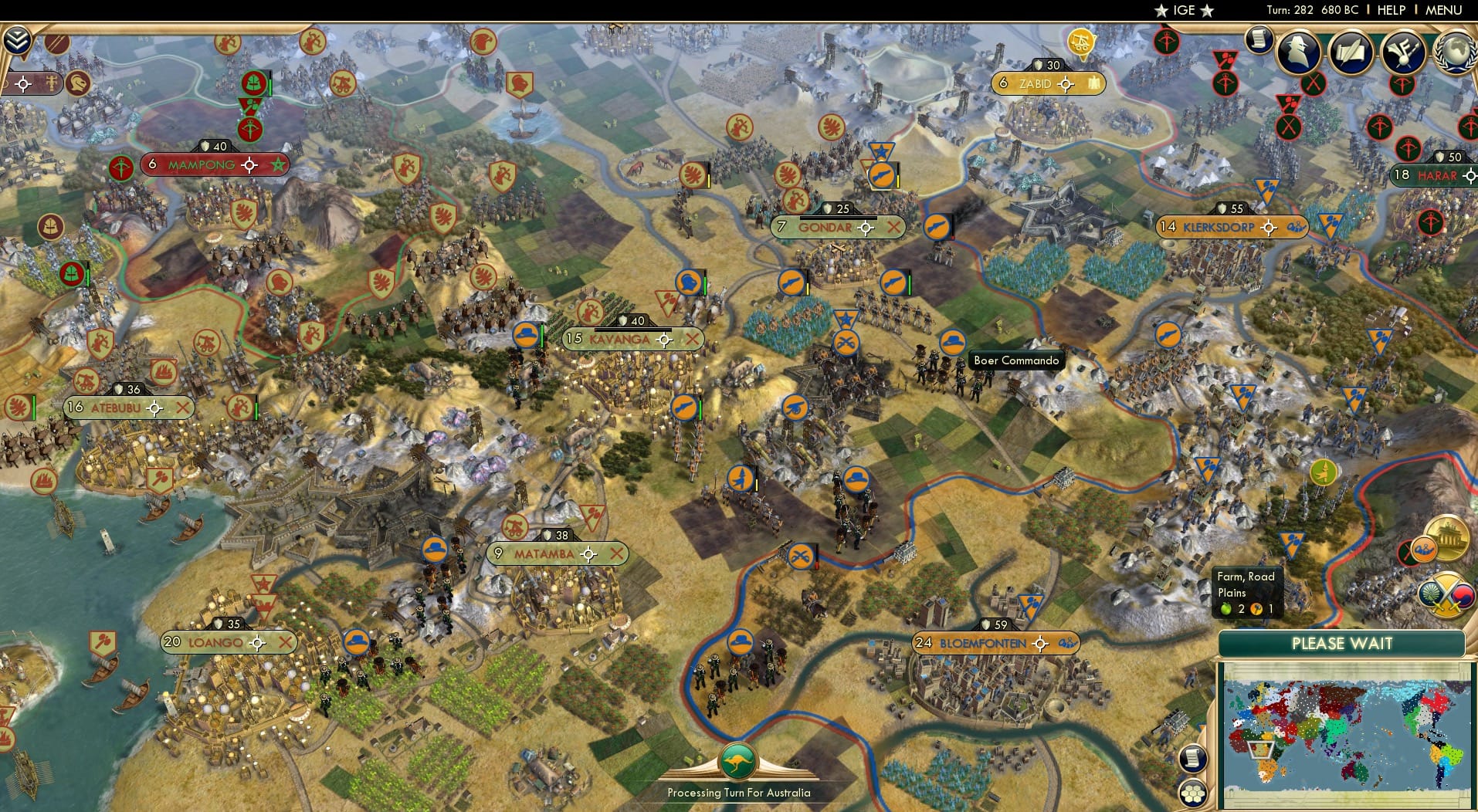Toggle the focus crosshair on Kavanga banner
Image resolution: width=1478 pixels, height=812 pixels.
[663, 339]
